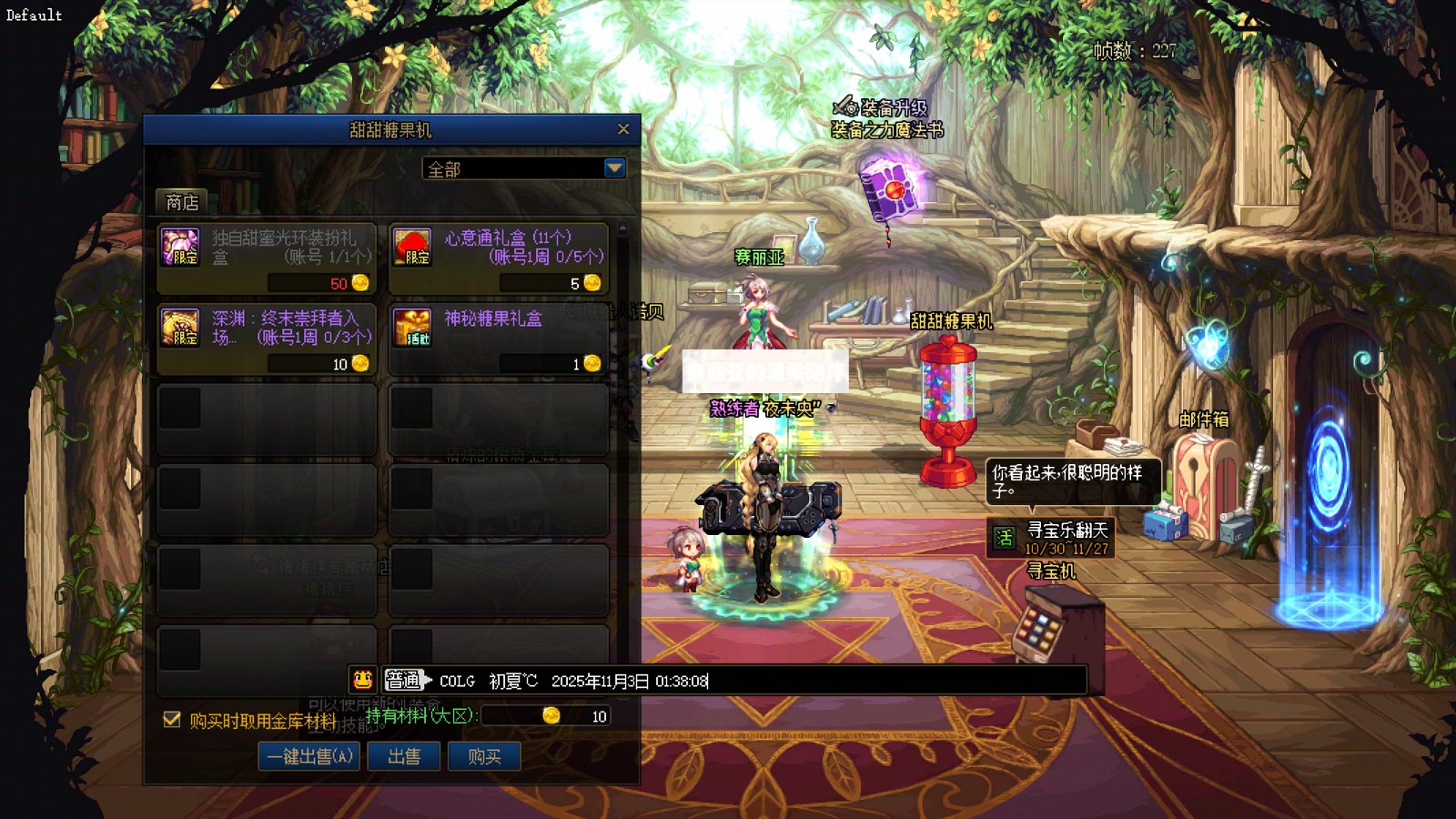This screenshot has height=819, width=1456.
Task: Open the chat emoji face icon
Action: [362, 680]
